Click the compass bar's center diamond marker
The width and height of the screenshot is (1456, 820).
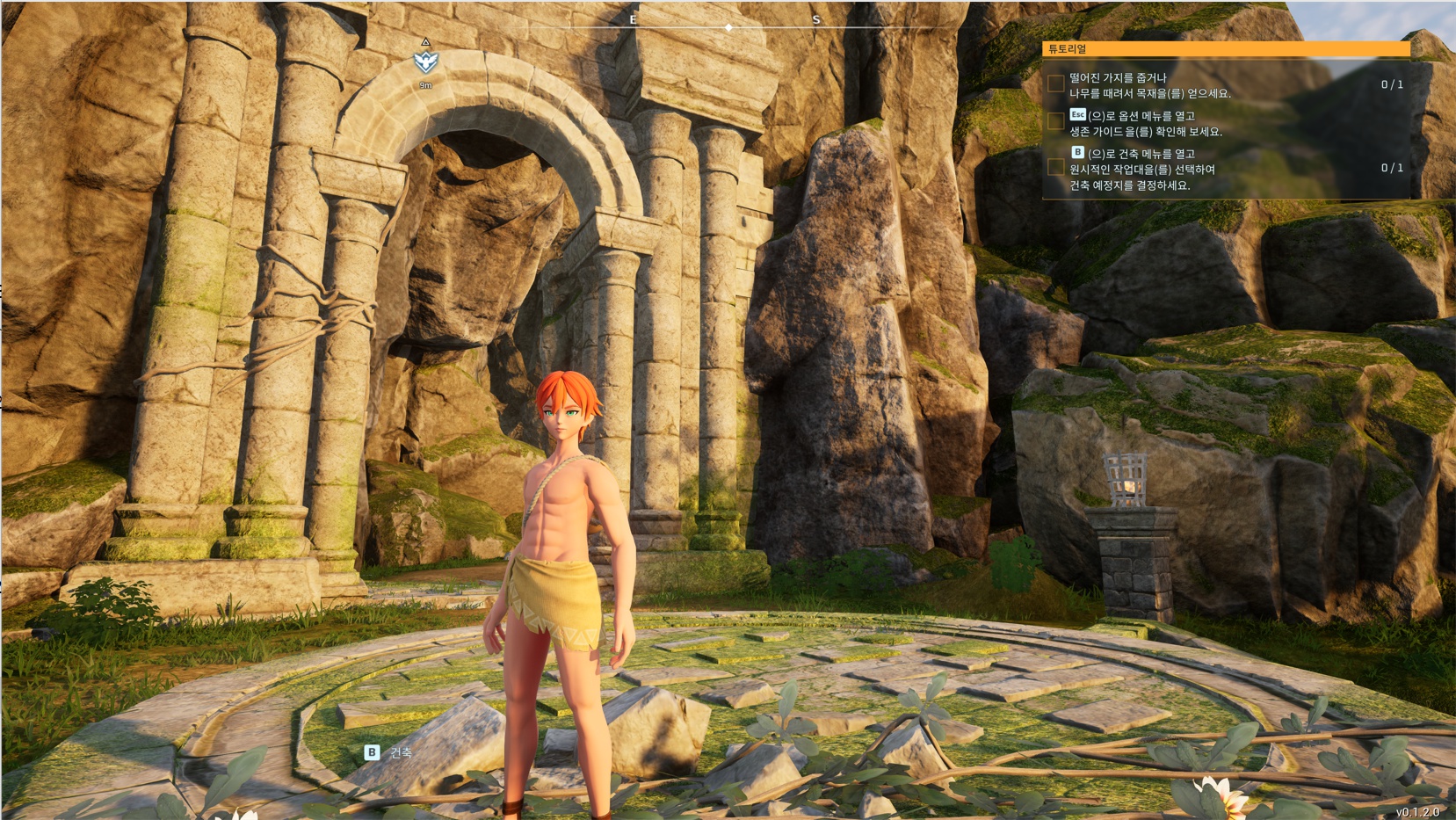coord(728,28)
